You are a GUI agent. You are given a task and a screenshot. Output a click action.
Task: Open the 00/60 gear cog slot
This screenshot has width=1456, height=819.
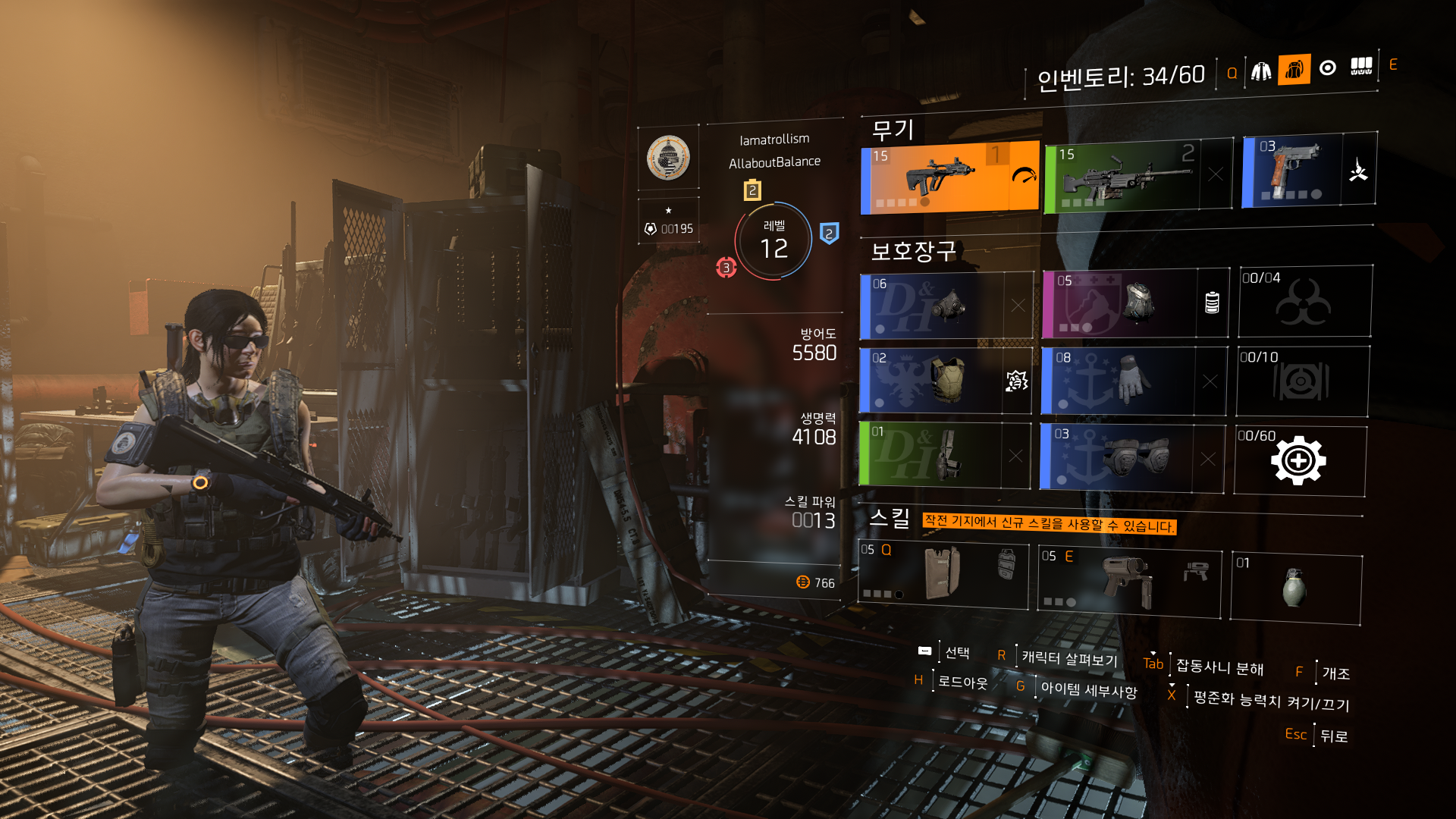[1298, 461]
